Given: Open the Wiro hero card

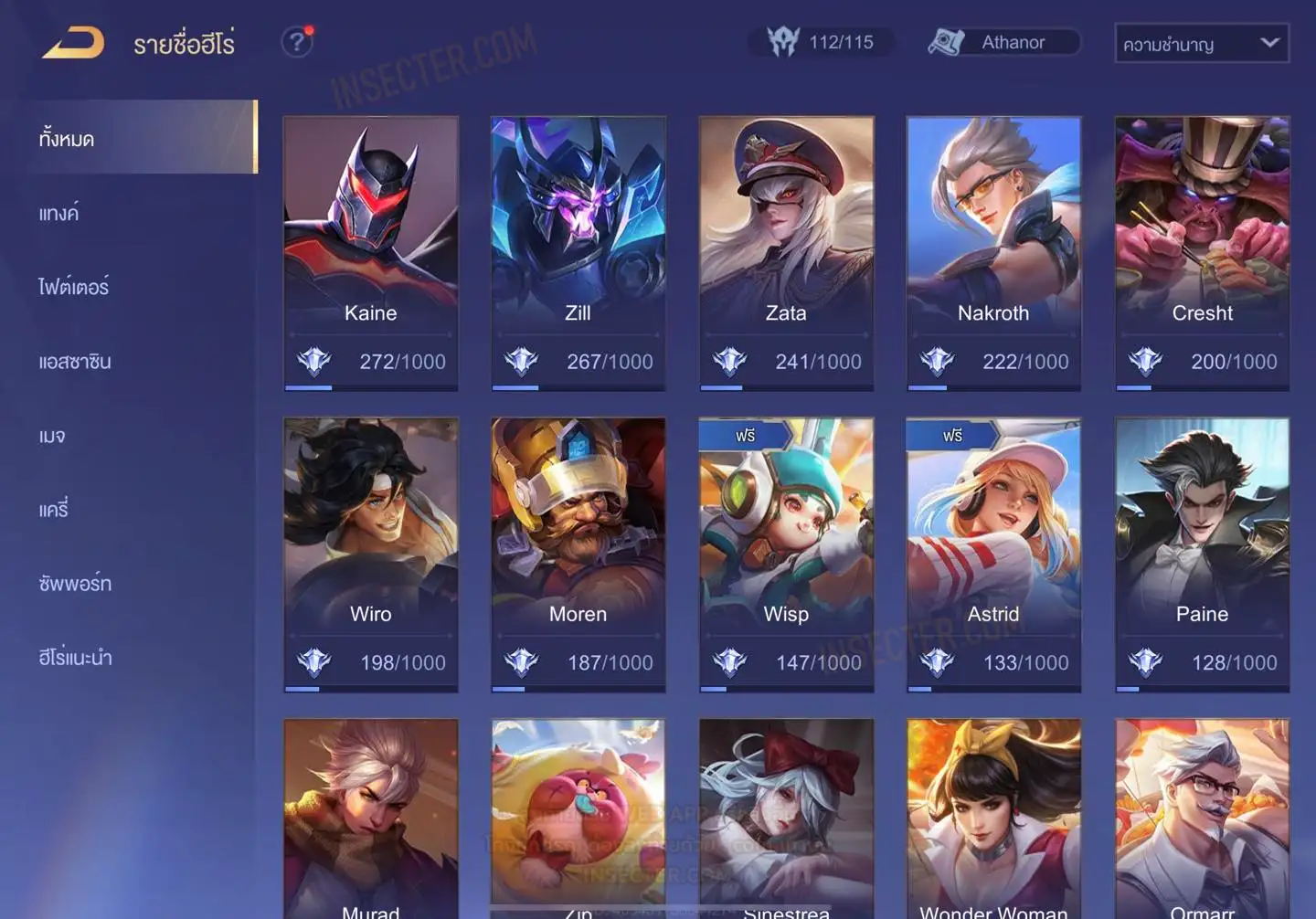Looking at the screenshot, I should 370,555.
